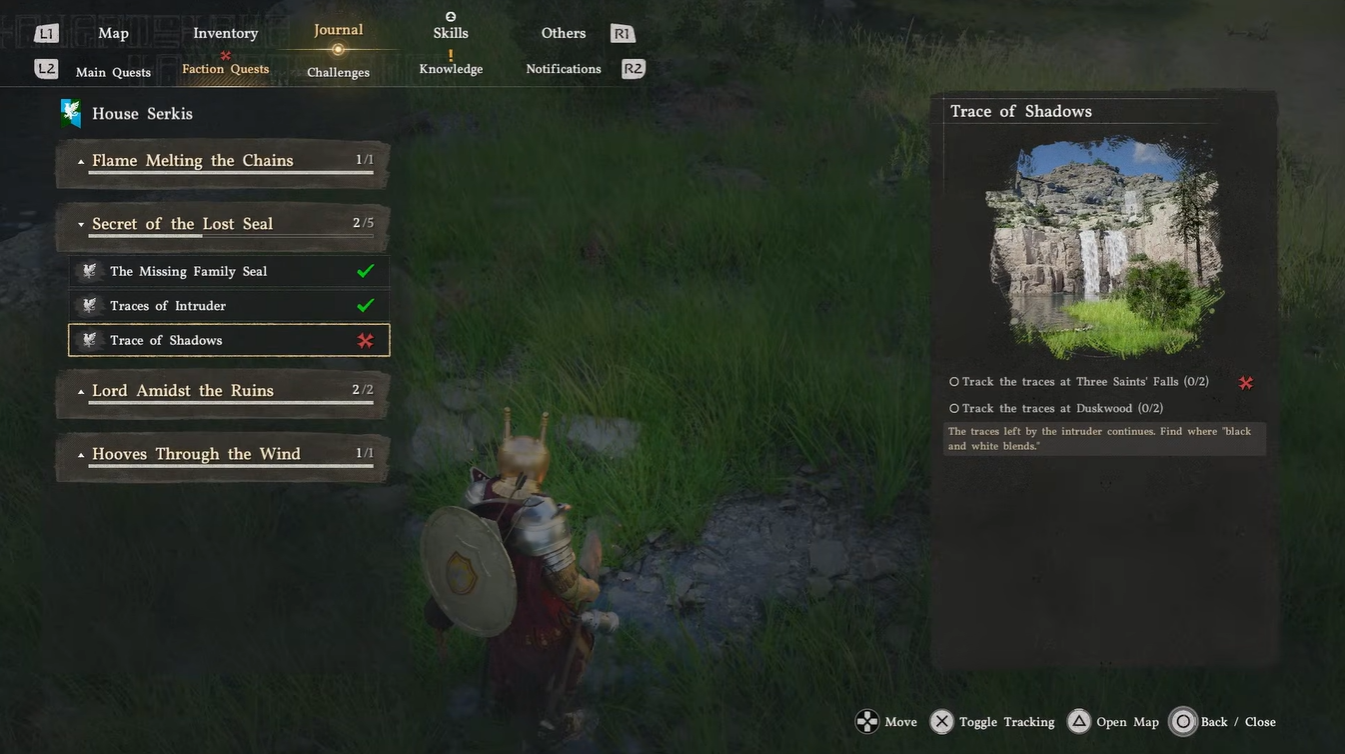View the Notifications sub-tab

(x=563, y=69)
